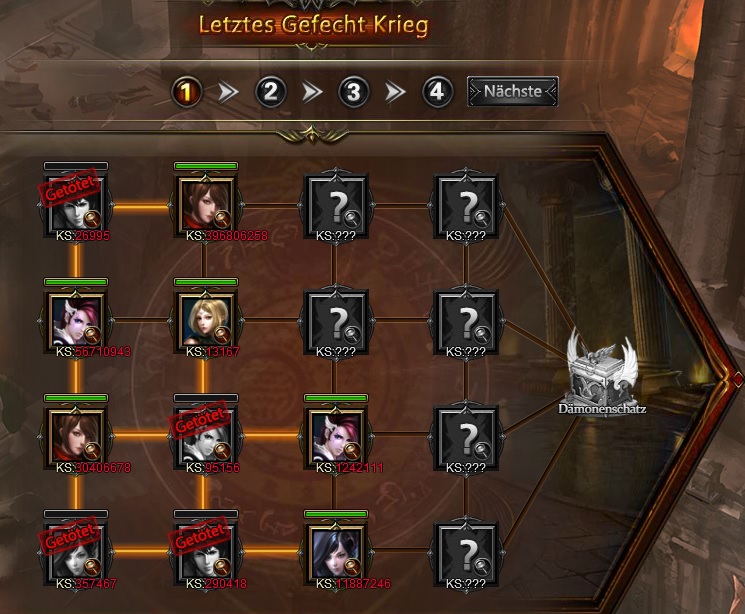The image size is (745, 614).
Task: Switch to stage 2
Action: 270,93
